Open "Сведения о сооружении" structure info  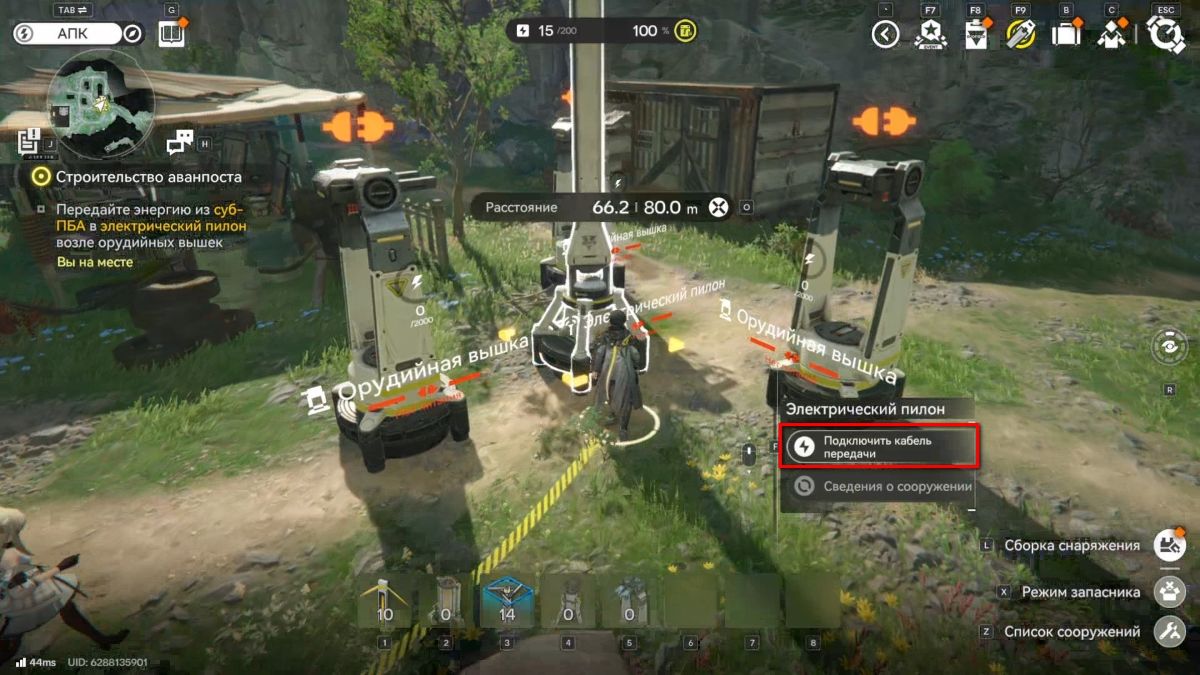[878, 487]
